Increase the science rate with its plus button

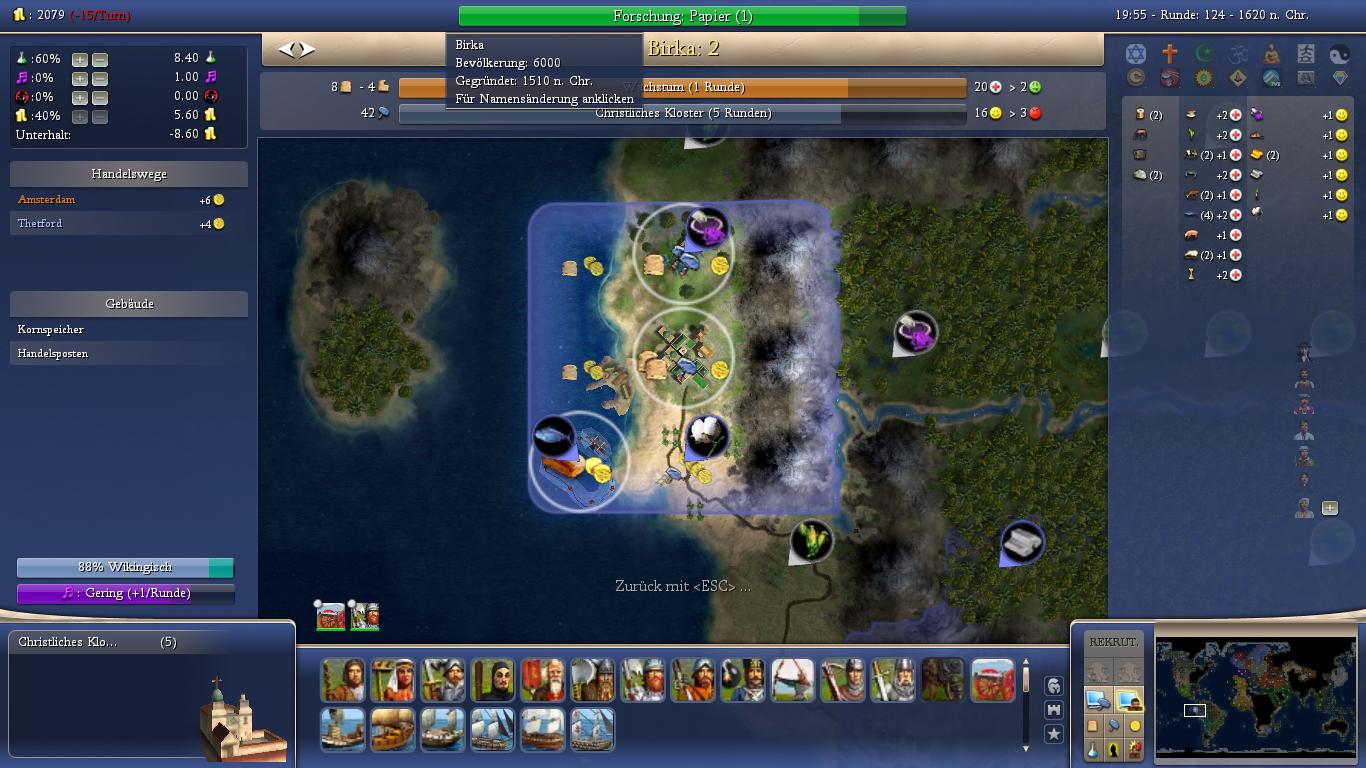(80, 59)
